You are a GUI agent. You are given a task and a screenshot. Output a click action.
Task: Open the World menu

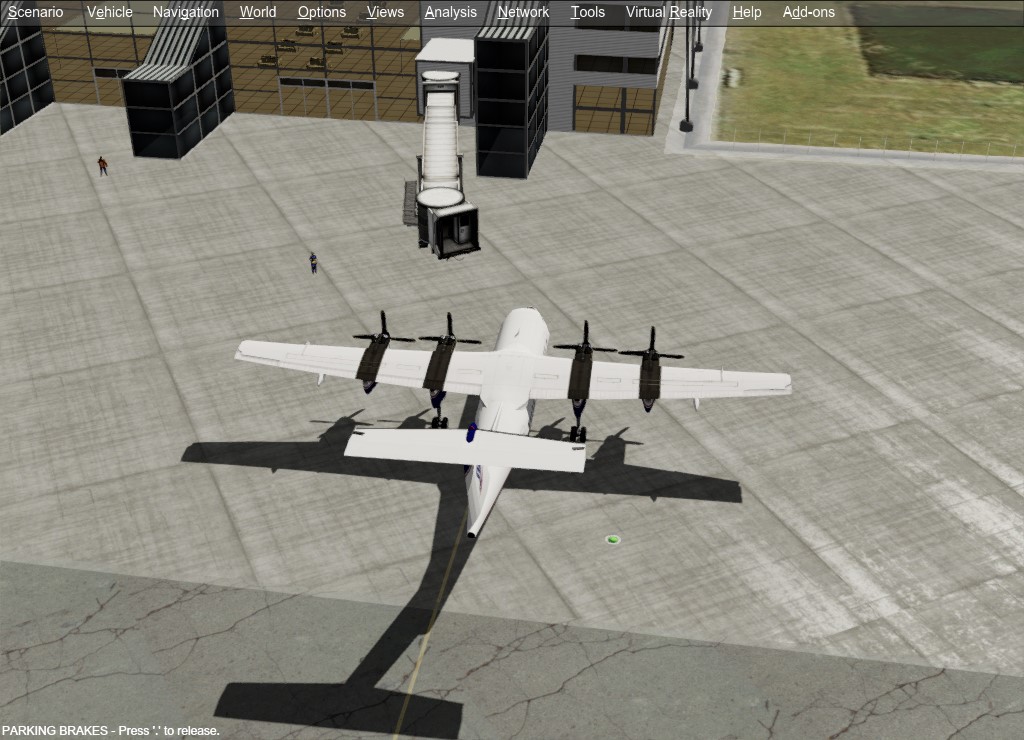click(x=258, y=12)
